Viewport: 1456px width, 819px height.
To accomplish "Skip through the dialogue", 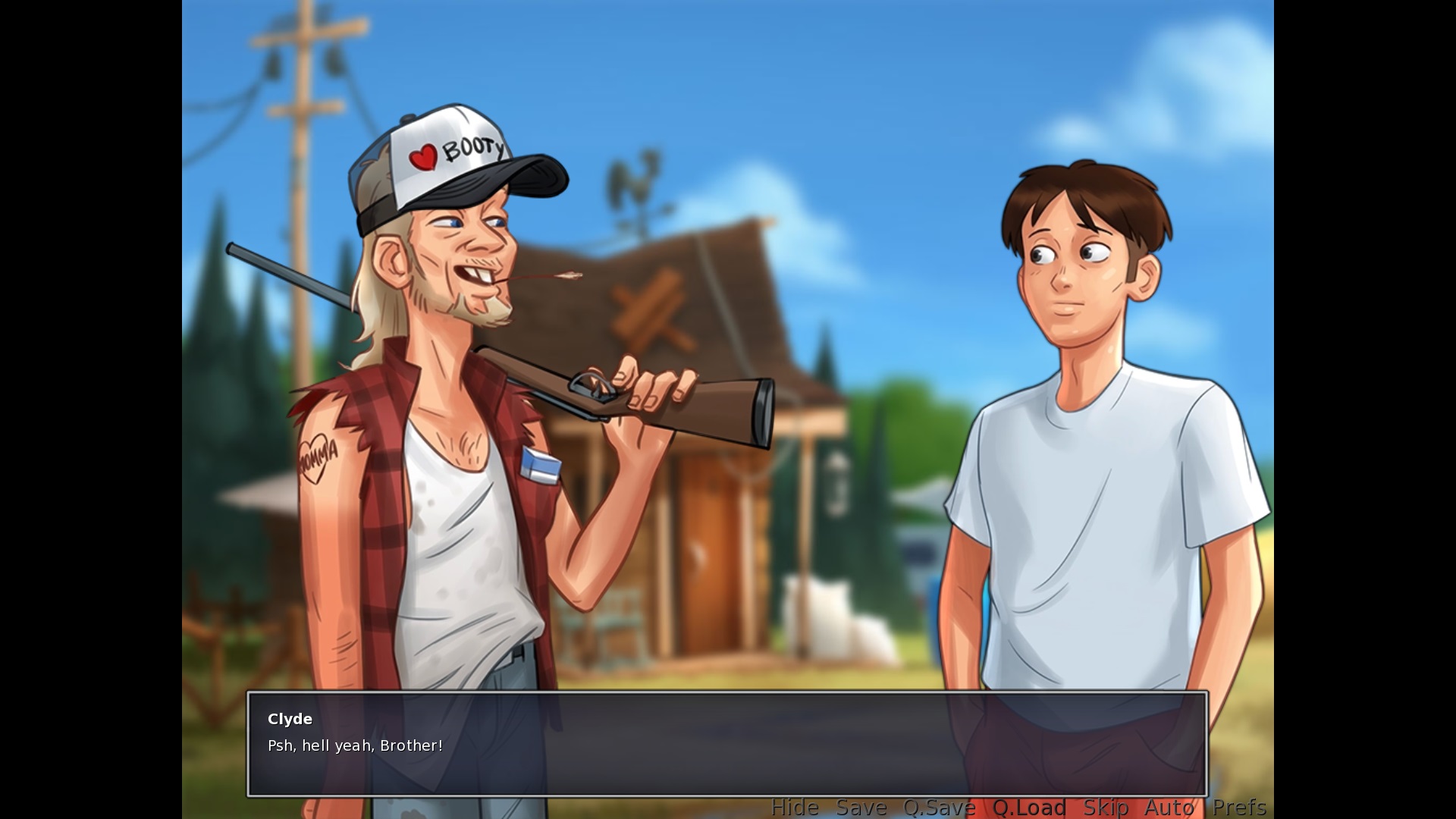I will point(1105,808).
